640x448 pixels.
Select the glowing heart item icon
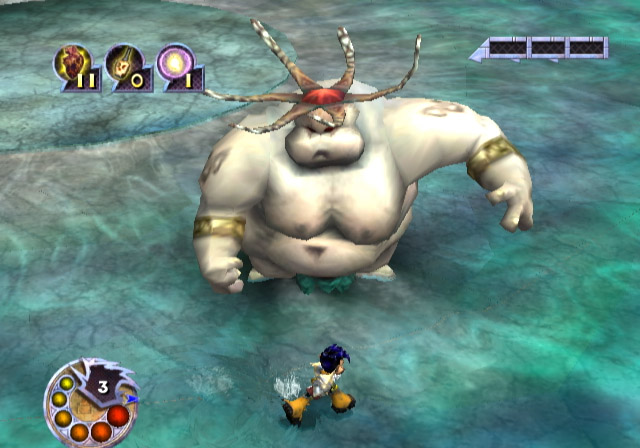coord(73,63)
